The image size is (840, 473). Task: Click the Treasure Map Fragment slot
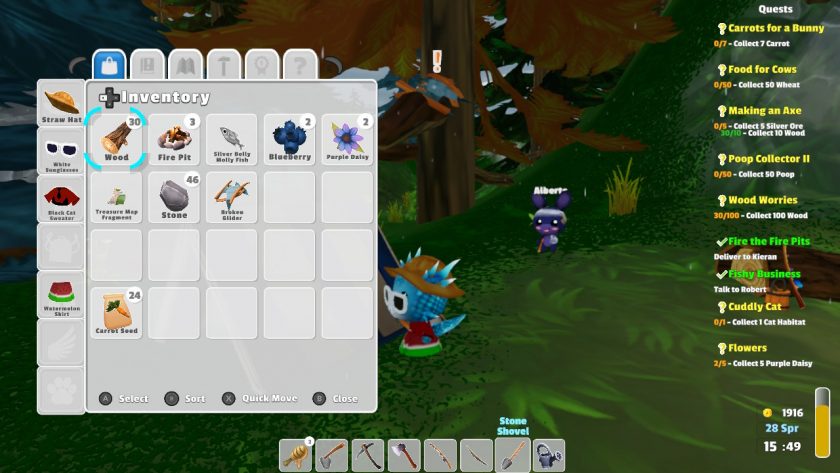tap(117, 197)
